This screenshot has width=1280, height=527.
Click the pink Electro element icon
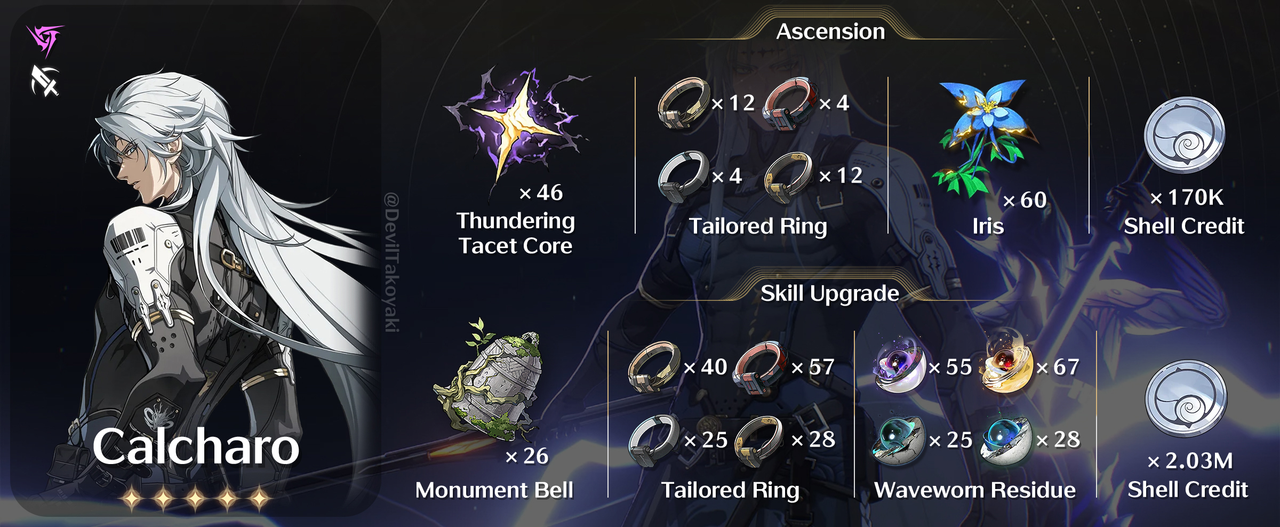45,40
